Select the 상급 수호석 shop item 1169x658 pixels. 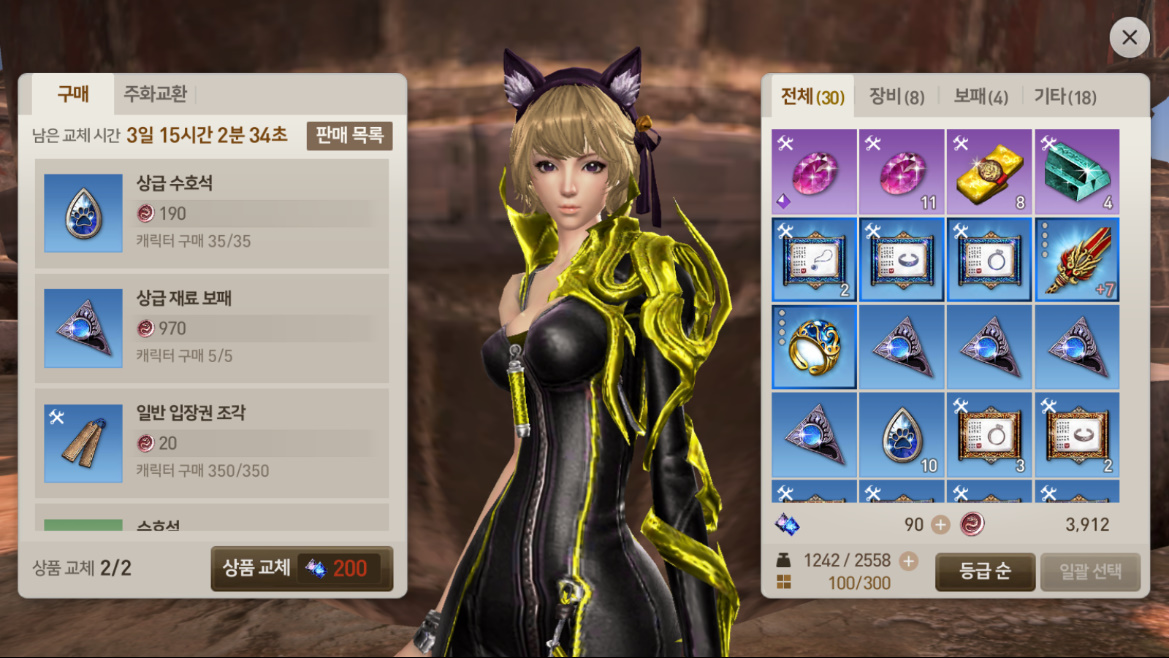212,213
